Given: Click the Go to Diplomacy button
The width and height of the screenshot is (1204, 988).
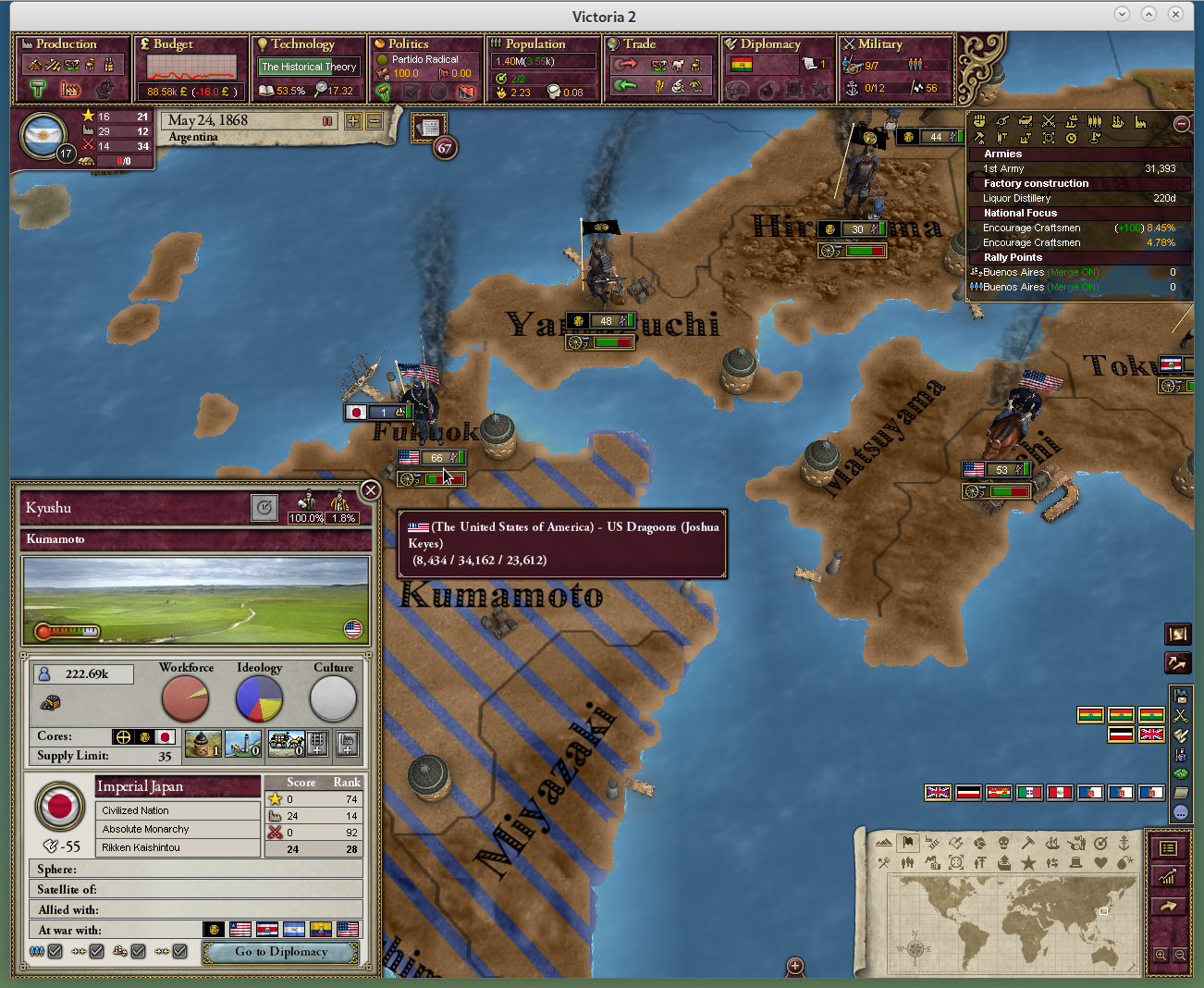Looking at the screenshot, I should (281, 952).
